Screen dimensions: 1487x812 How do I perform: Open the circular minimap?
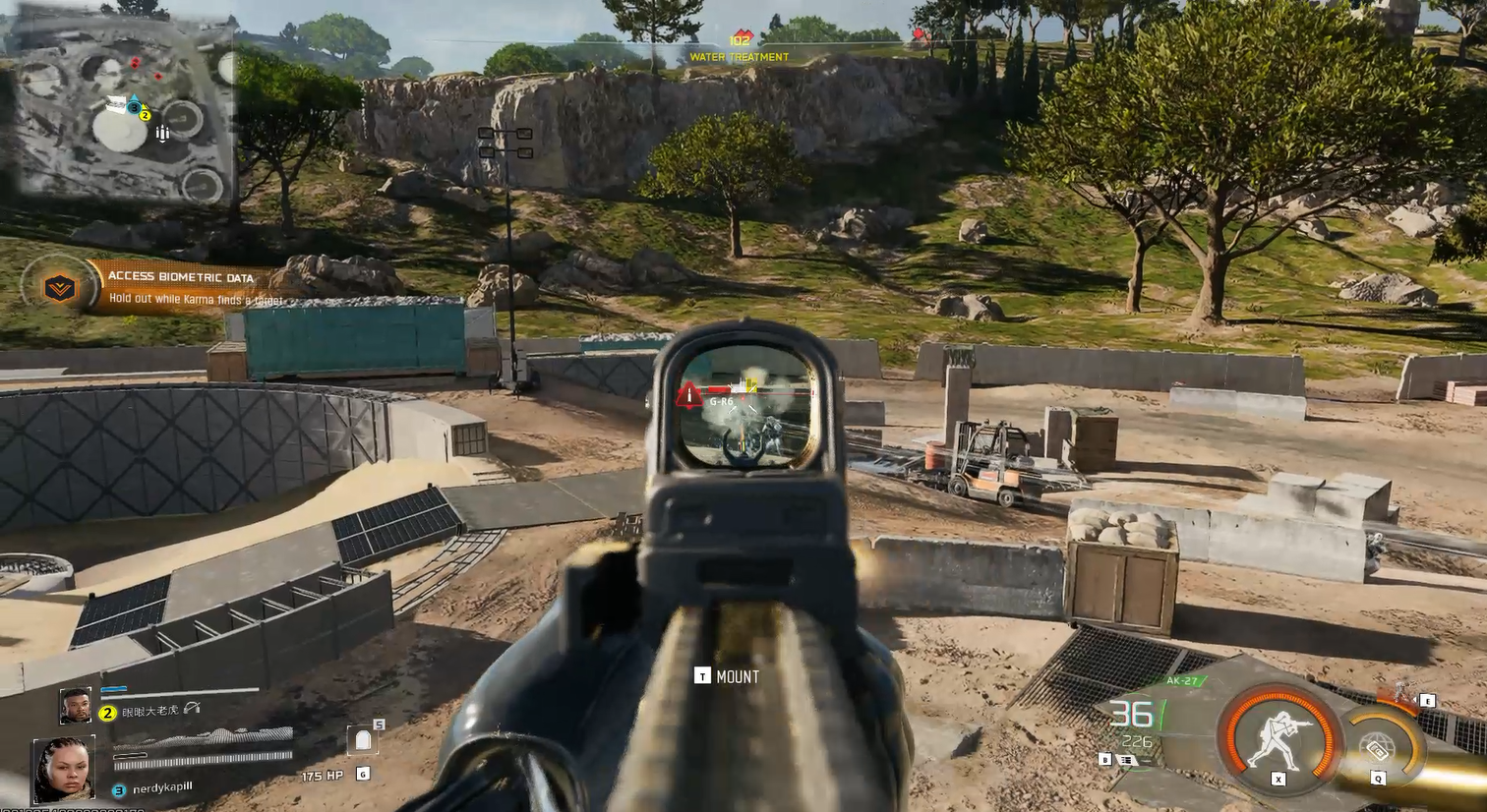tap(120, 108)
